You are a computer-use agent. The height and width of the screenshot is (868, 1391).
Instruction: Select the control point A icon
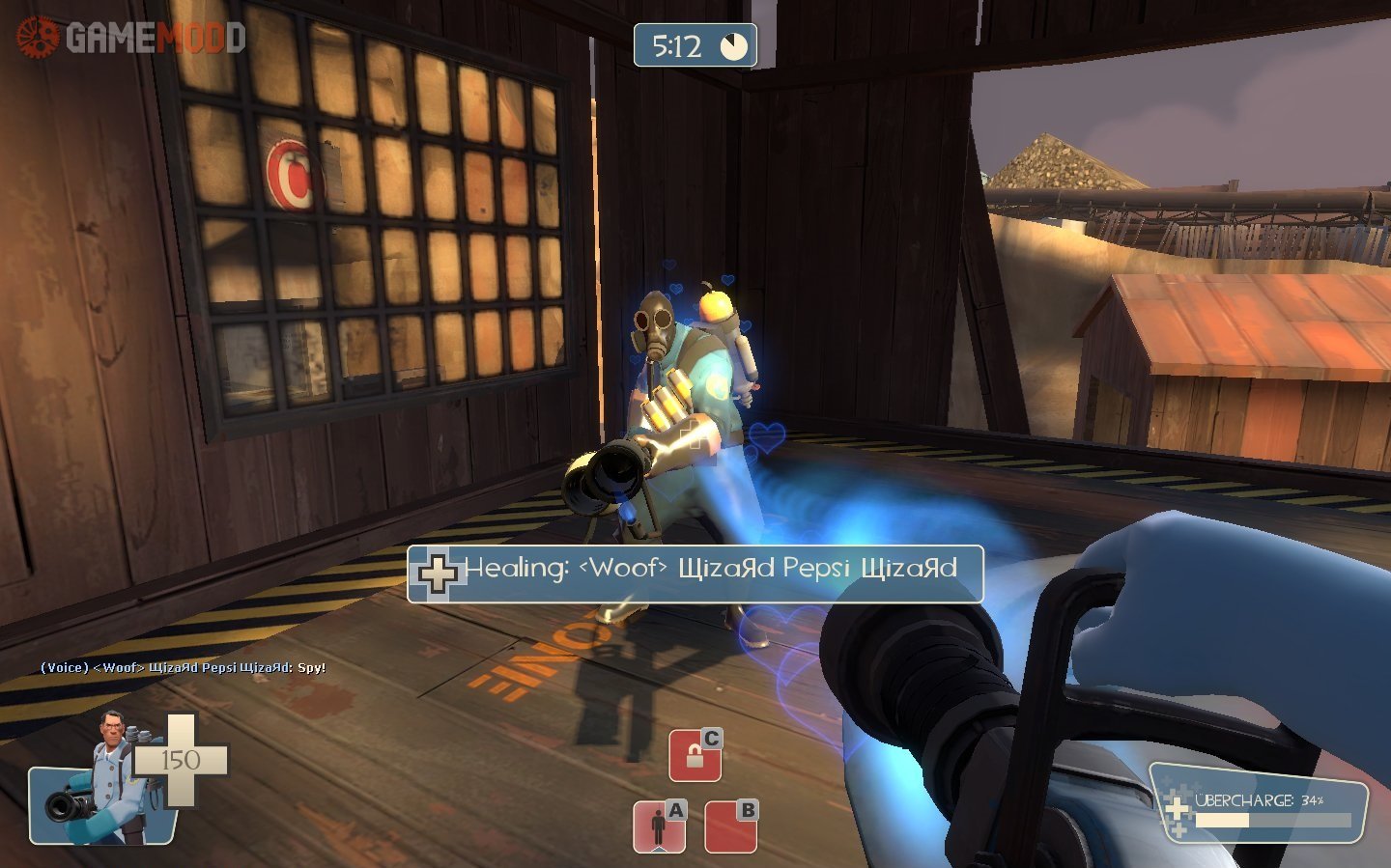tap(660, 827)
